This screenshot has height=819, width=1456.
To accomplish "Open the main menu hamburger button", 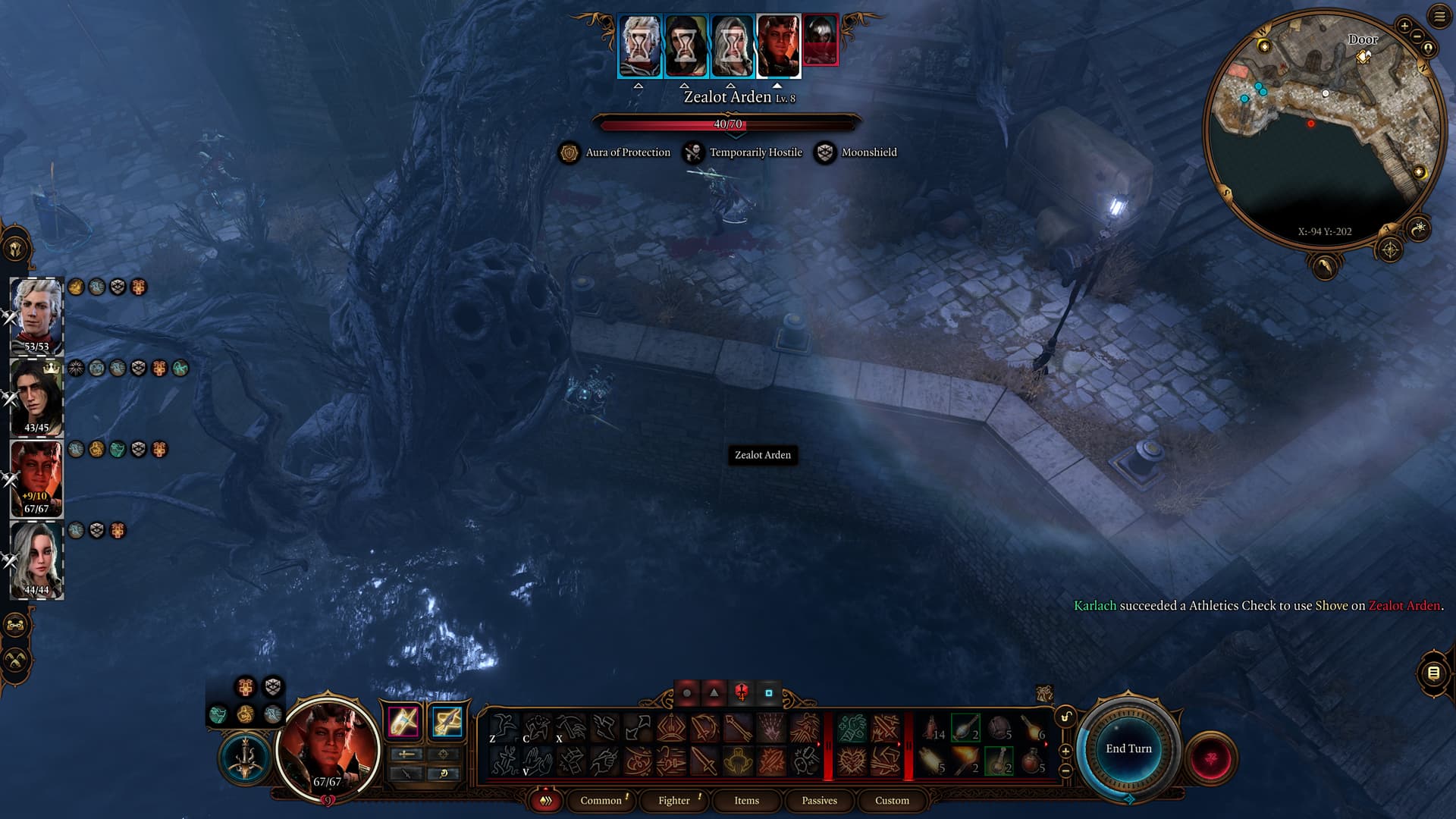I will (1439, 17).
